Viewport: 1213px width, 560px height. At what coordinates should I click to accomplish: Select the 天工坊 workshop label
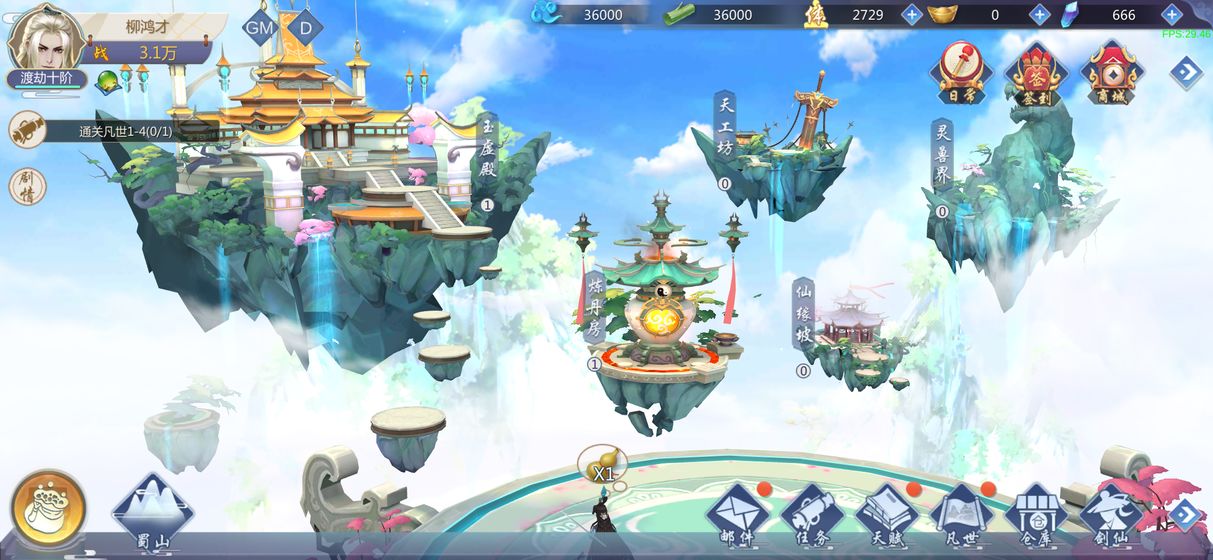pyautogui.click(x=724, y=127)
